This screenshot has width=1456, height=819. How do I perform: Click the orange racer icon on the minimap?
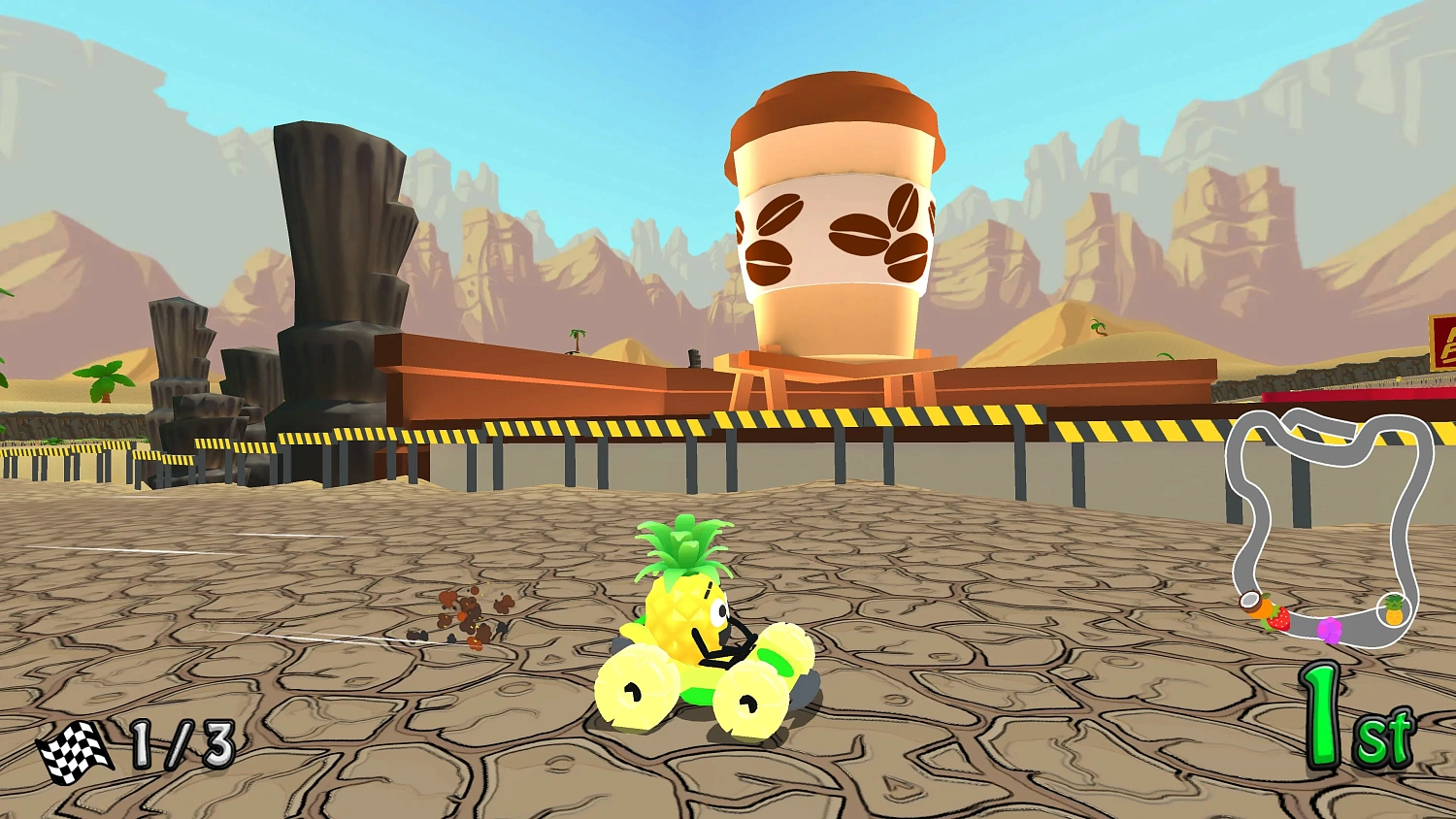pyautogui.click(x=1262, y=608)
